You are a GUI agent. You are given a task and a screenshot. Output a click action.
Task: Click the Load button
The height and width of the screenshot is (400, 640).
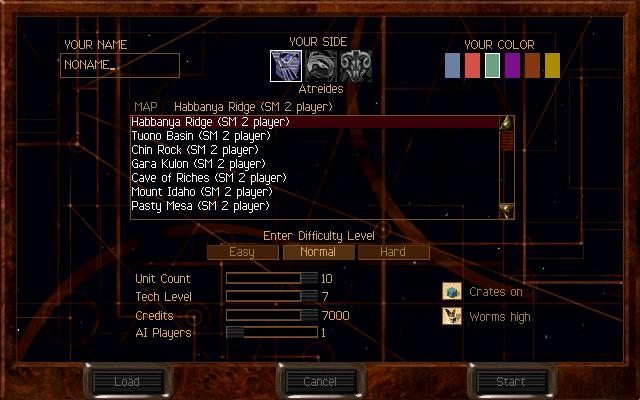[127, 381]
